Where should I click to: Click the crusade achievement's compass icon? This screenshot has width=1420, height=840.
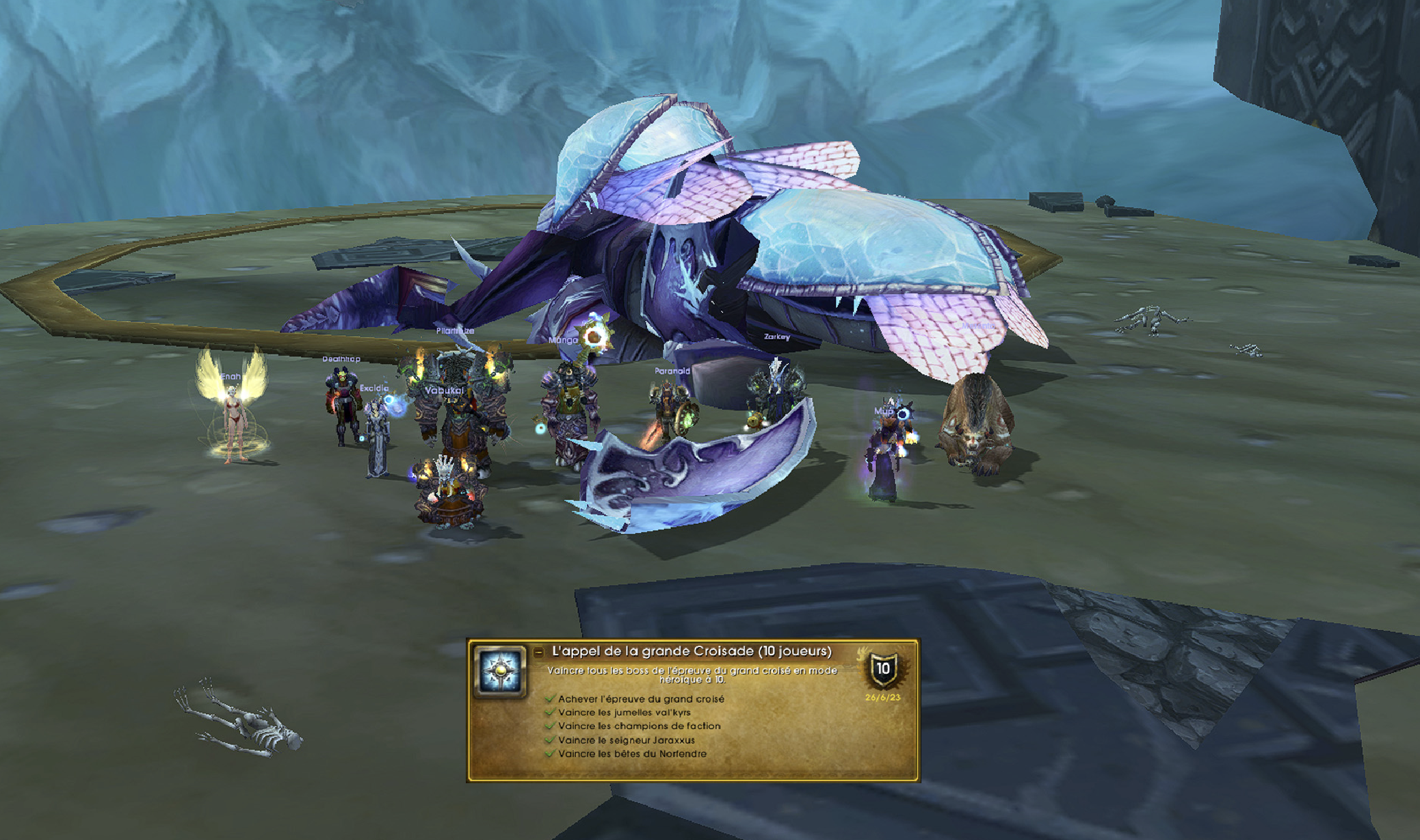click(x=501, y=671)
